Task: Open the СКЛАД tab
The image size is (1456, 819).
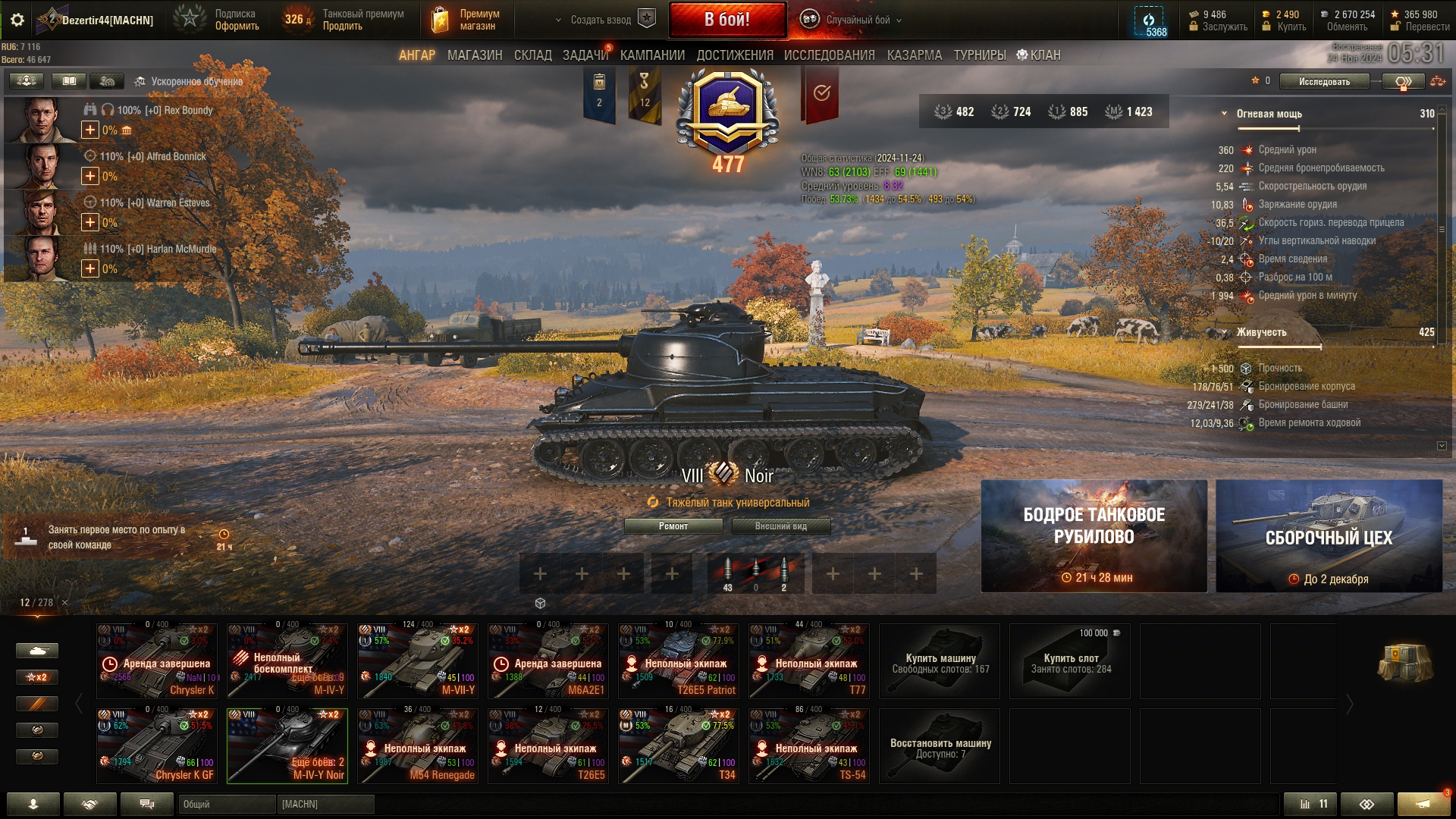Action: [x=532, y=55]
